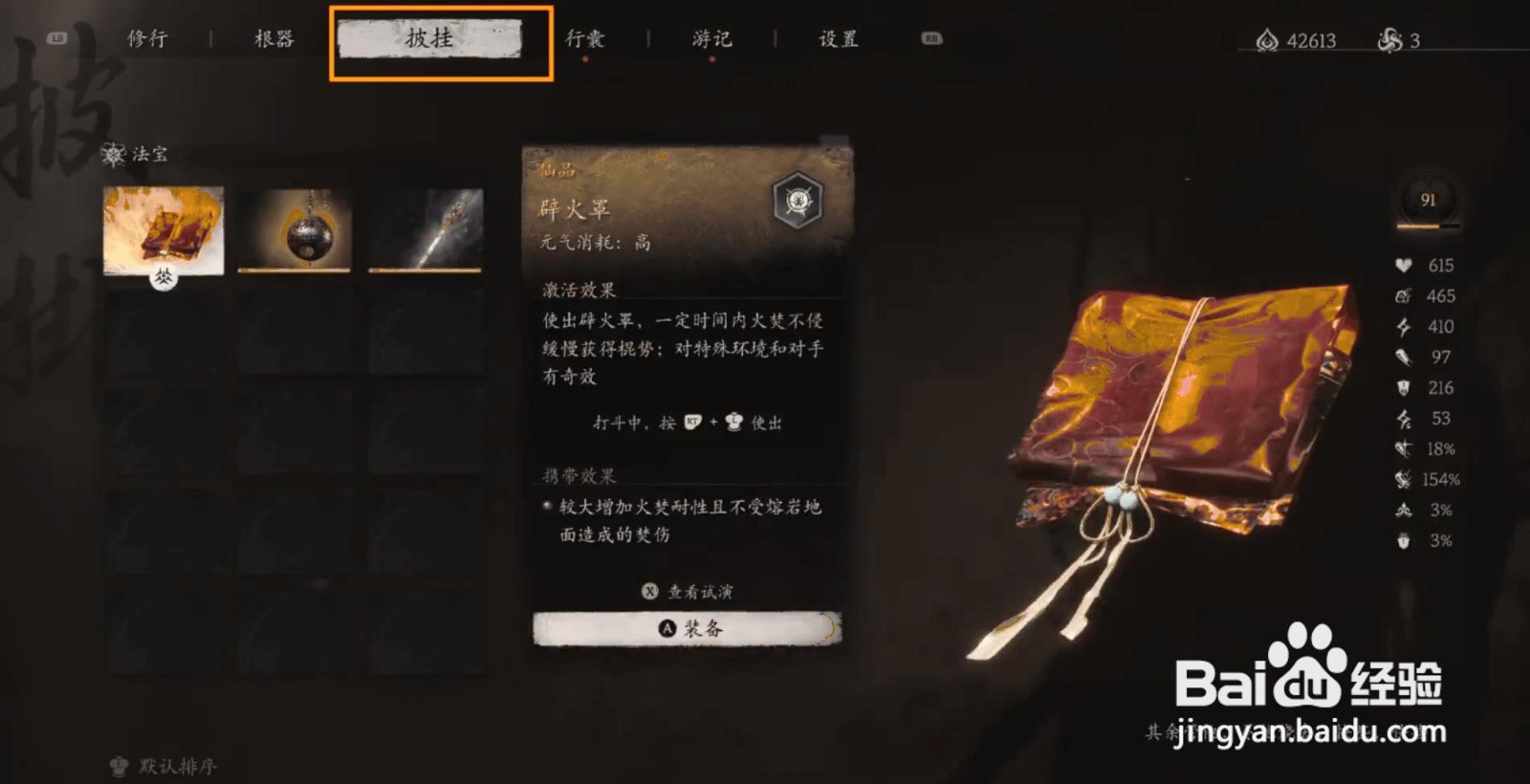Click the 灵蕴 currency icon showing 42613
The width and height of the screenshot is (1530, 784).
point(1267,40)
